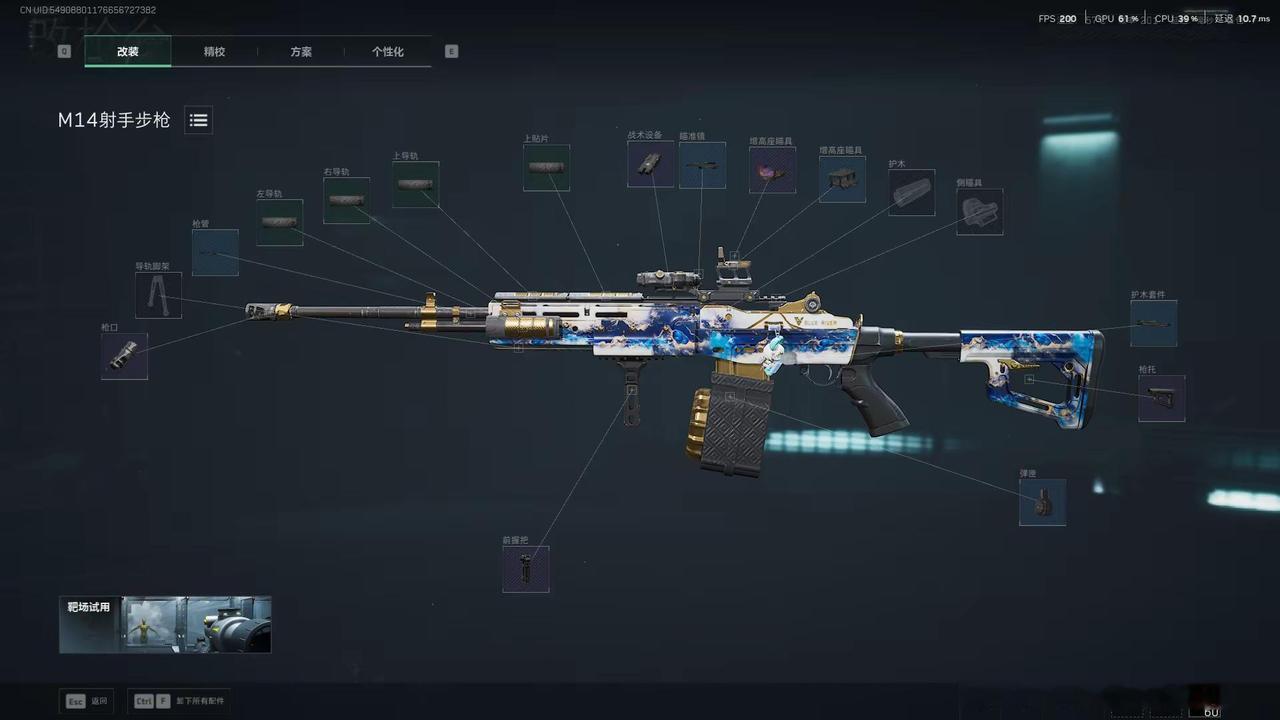The height and width of the screenshot is (720, 1280).
Task: Select the 战术设备 tactical device slot
Action: pyautogui.click(x=650, y=164)
